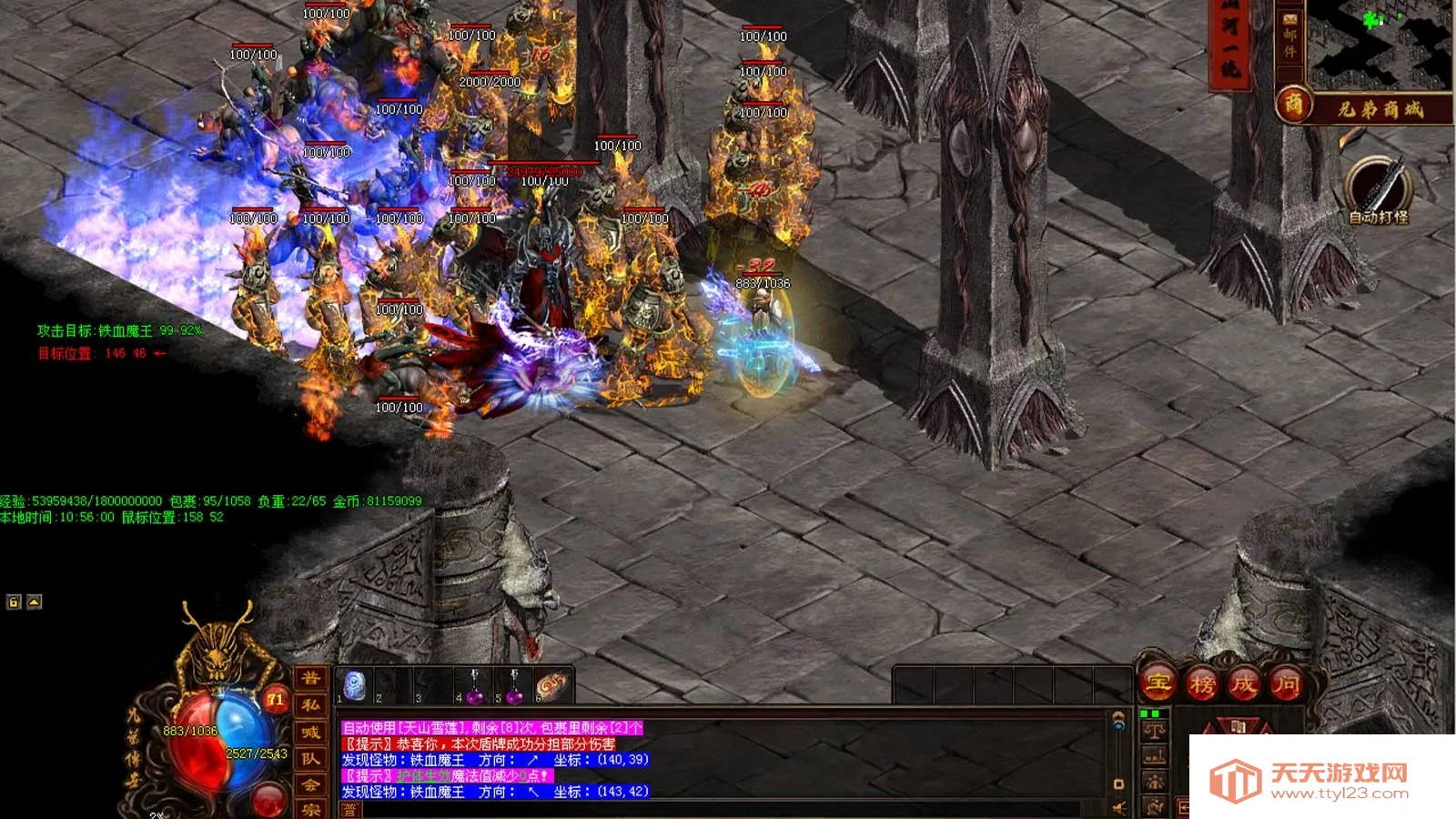Click the round 商 shop icon
The image size is (1456, 819).
click(x=1293, y=106)
